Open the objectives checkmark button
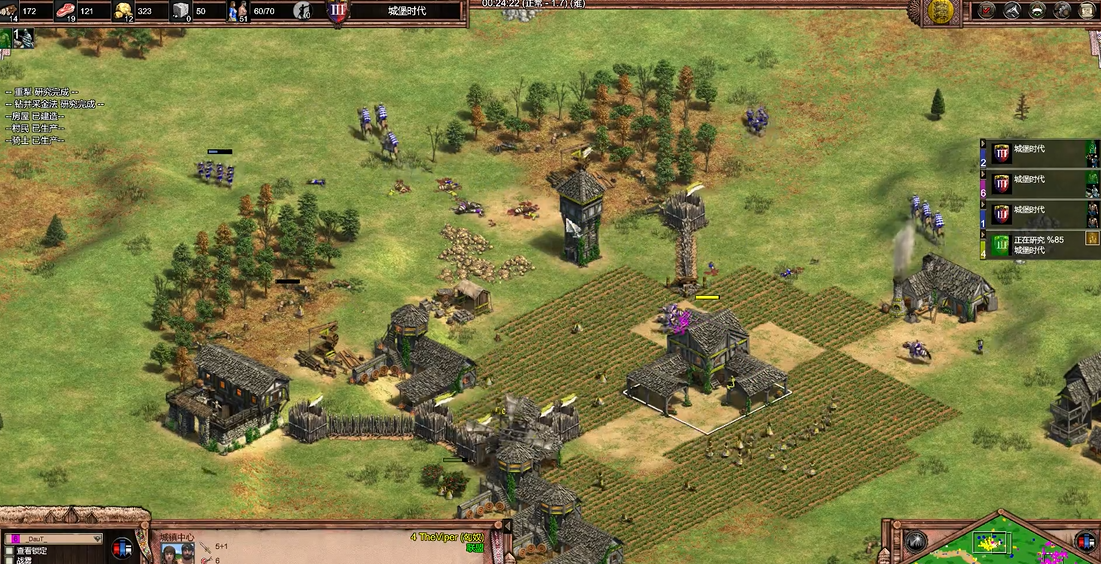The height and width of the screenshot is (564, 1101). point(987,11)
